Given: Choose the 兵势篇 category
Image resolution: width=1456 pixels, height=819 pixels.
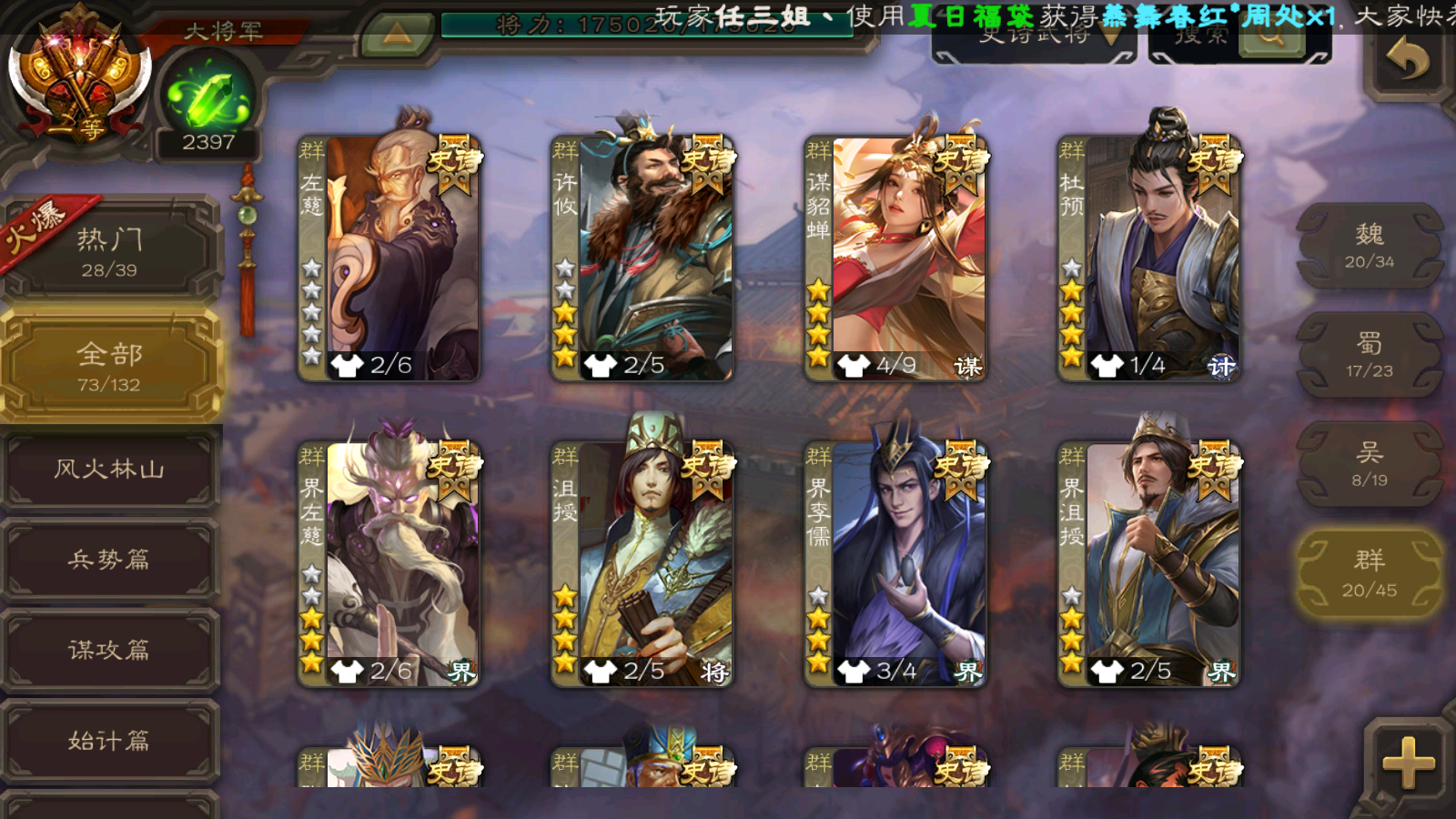Looking at the screenshot, I should pyautogui.click(x=109, y=560).
